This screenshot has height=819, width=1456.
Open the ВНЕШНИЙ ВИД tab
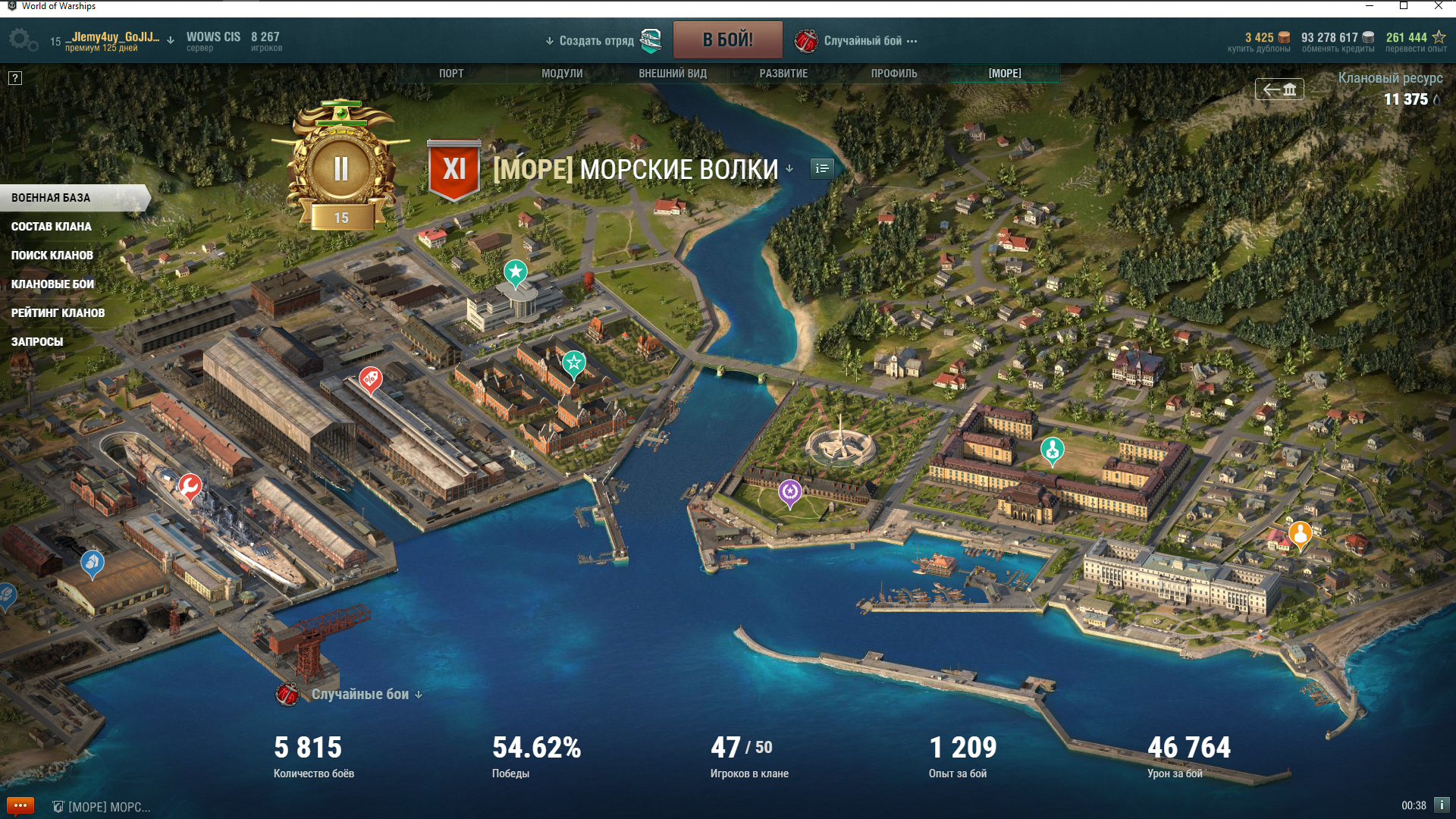pyautogui.click(x=673, y=74)
